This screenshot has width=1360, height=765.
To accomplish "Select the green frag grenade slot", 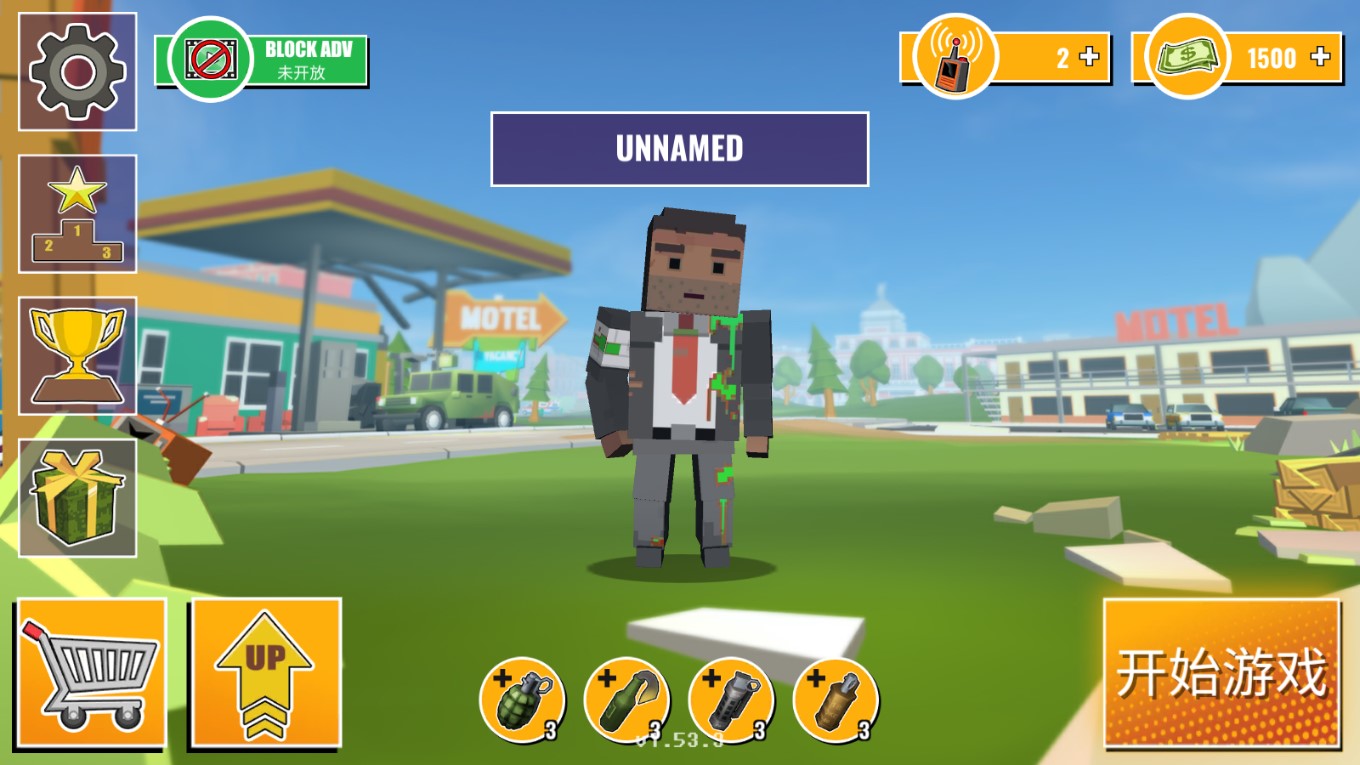I will (522, 699).
